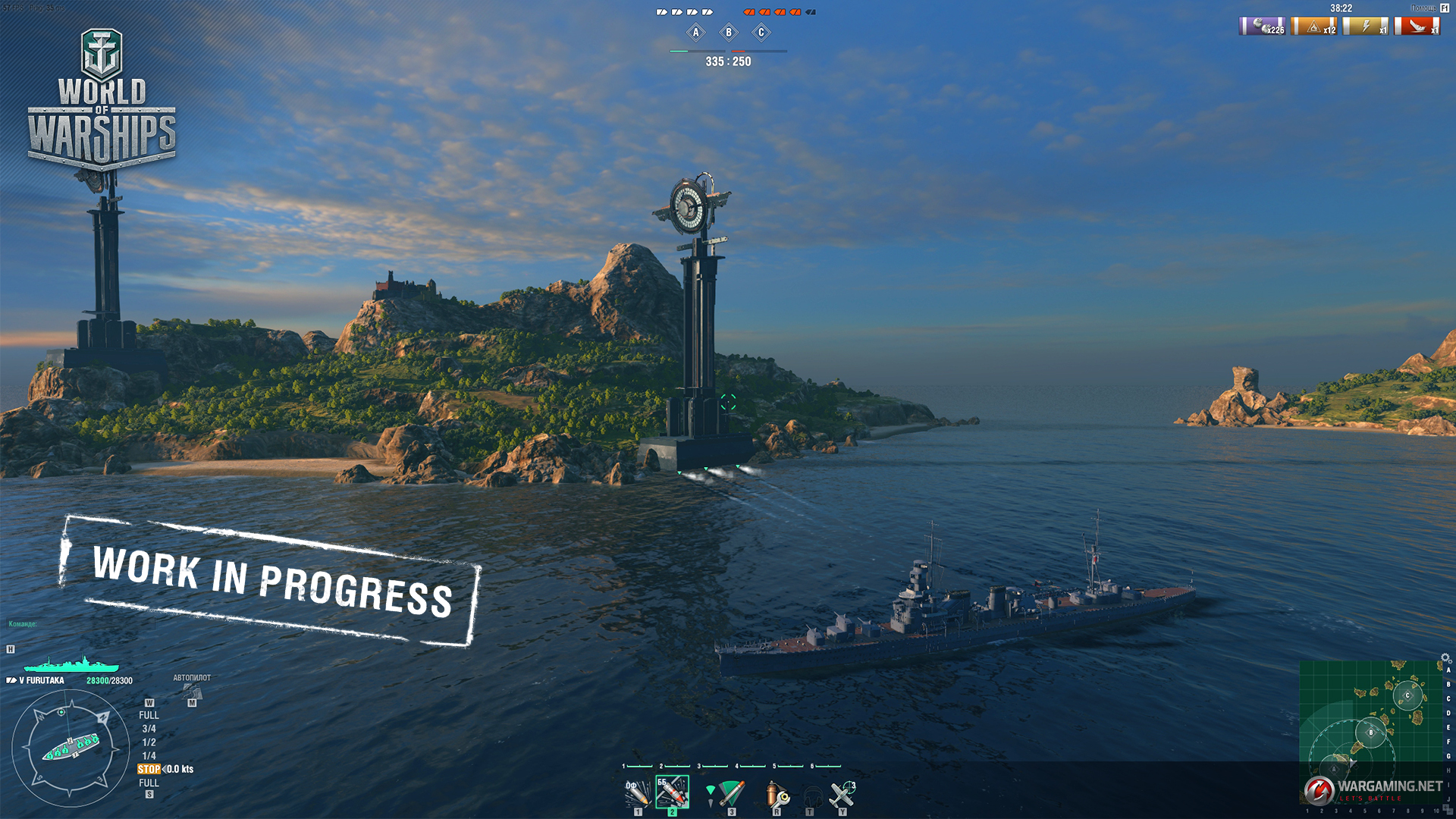The width and height of the screenshot is (1456, 819).
Task: Set engine telegraph to 3/4 speed
Action: (x=149, y=729)
